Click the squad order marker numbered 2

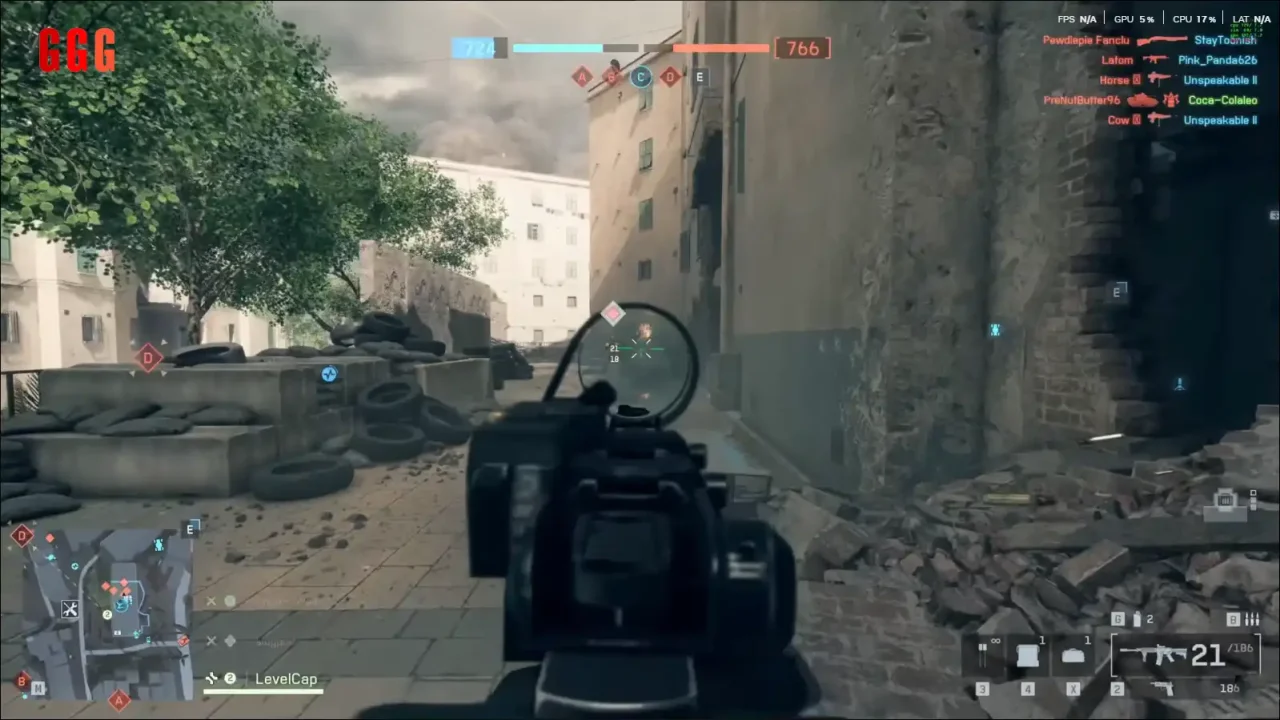[107, 614]
